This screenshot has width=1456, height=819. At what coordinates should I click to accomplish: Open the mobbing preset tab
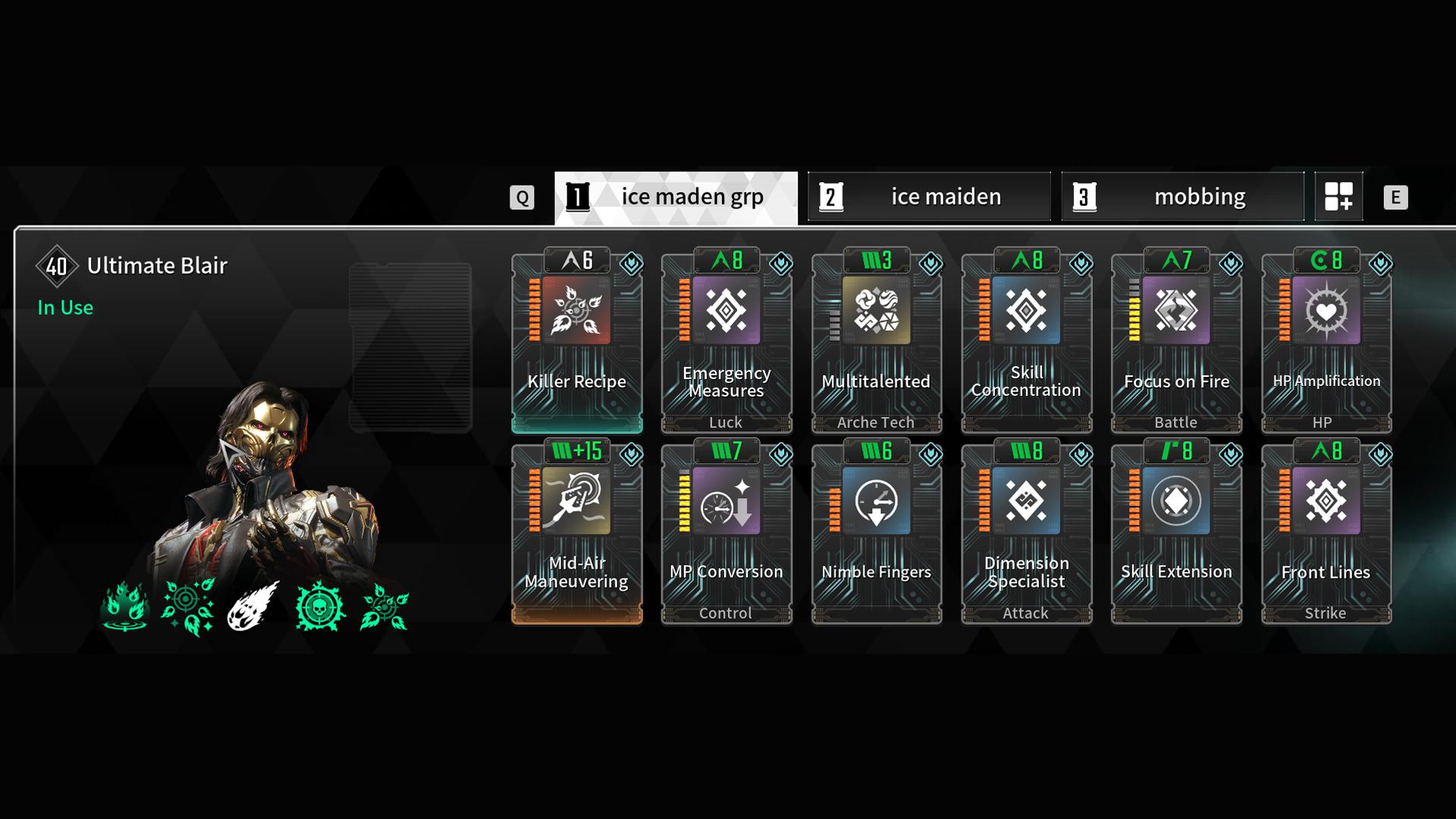[x=1182, y=197]
